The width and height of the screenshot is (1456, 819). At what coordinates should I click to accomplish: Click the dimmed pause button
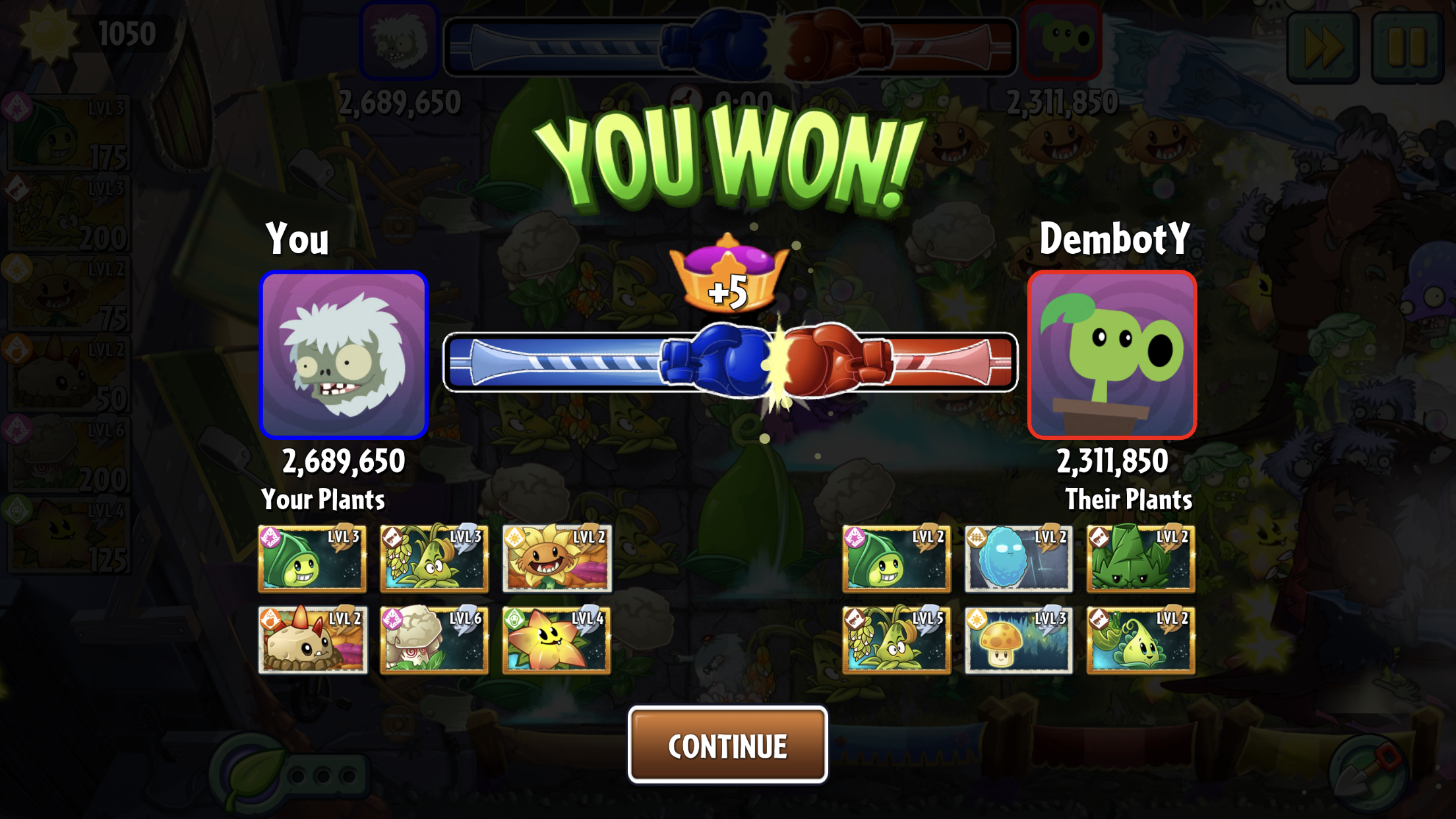click(x=1407, y=47)
